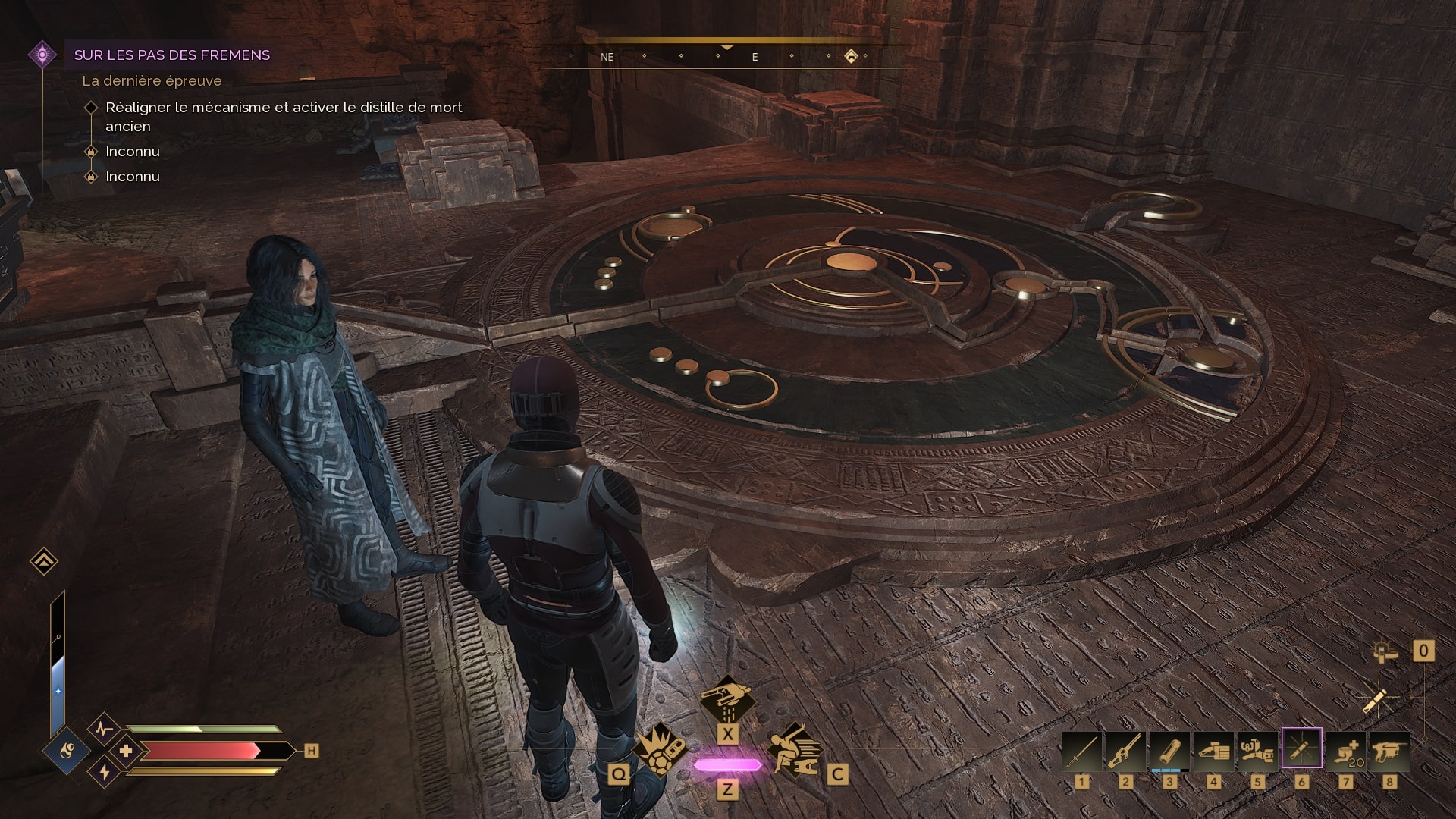This screenshot has width=1456, height=819.
Task: Select the health cross icon
Action: [126, 752]
